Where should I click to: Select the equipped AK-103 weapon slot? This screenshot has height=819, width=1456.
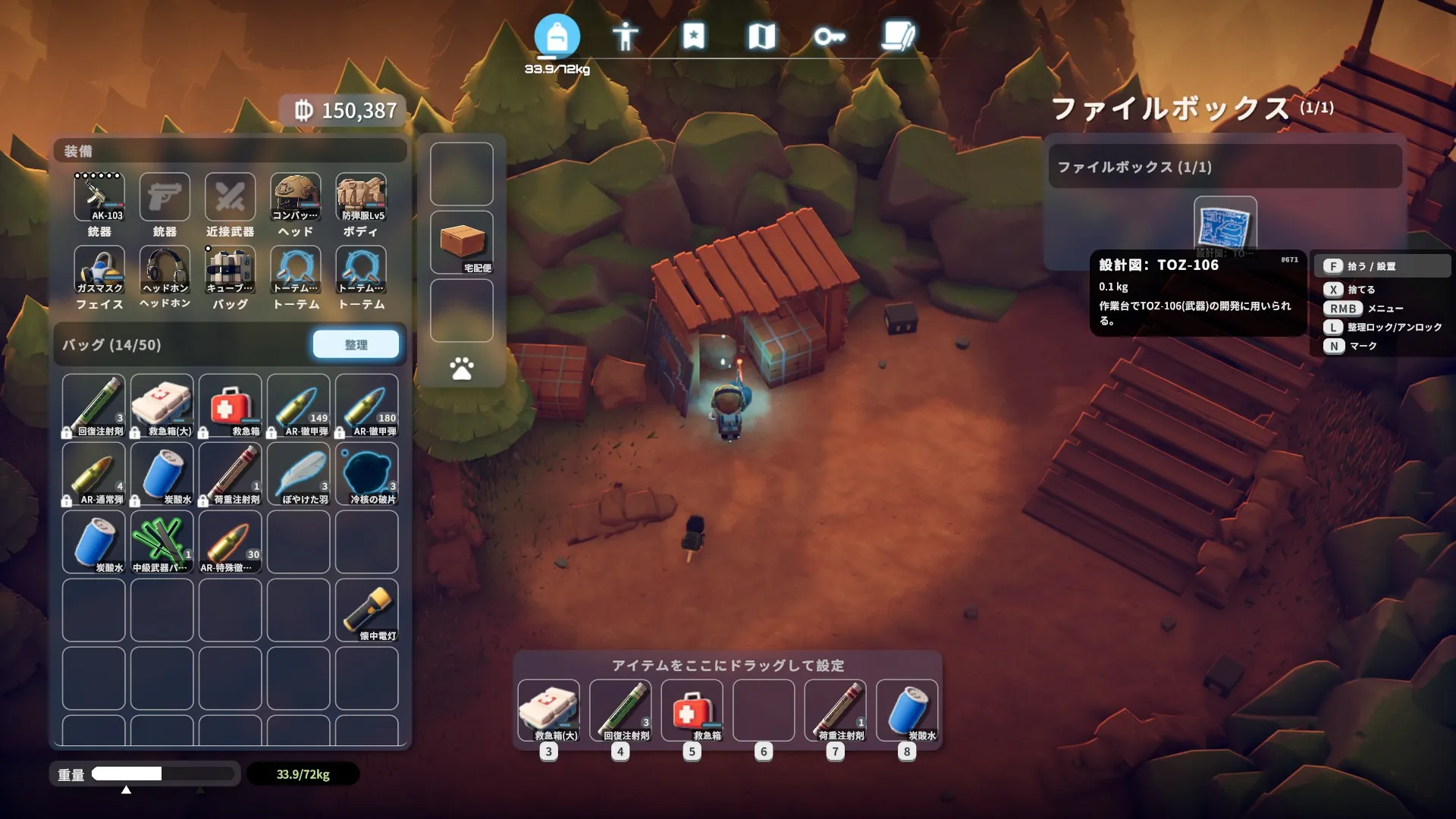coord(99,197)
